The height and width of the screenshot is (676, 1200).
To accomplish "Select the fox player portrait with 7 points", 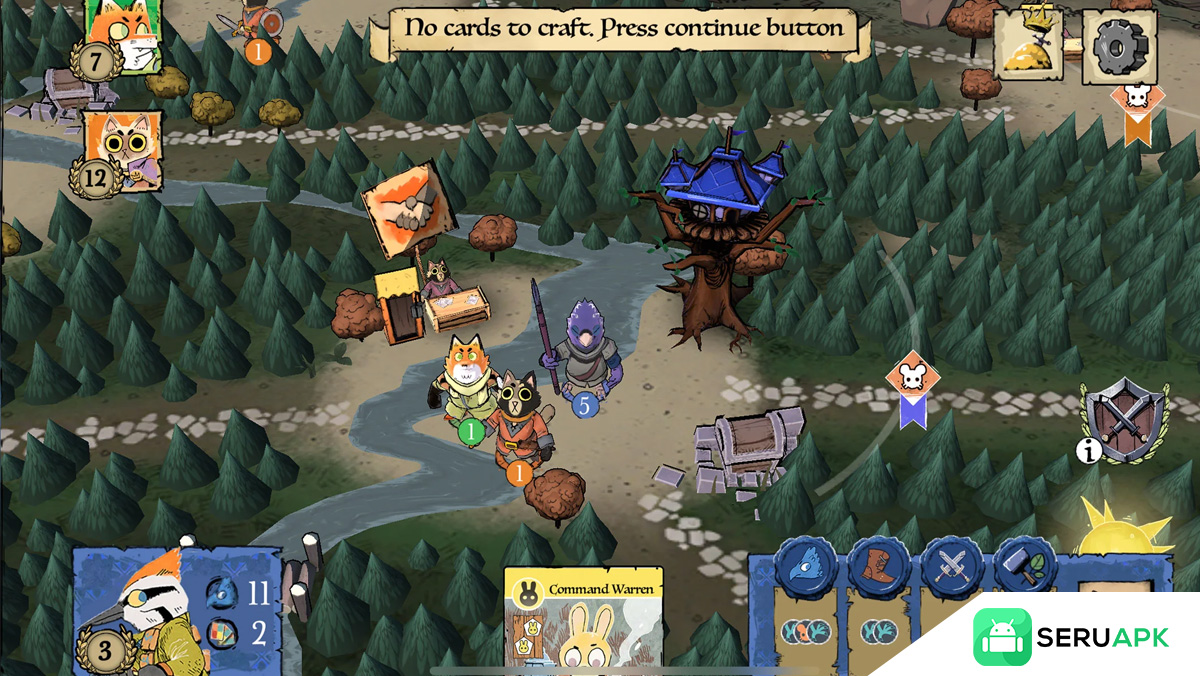I will point(124,36).
